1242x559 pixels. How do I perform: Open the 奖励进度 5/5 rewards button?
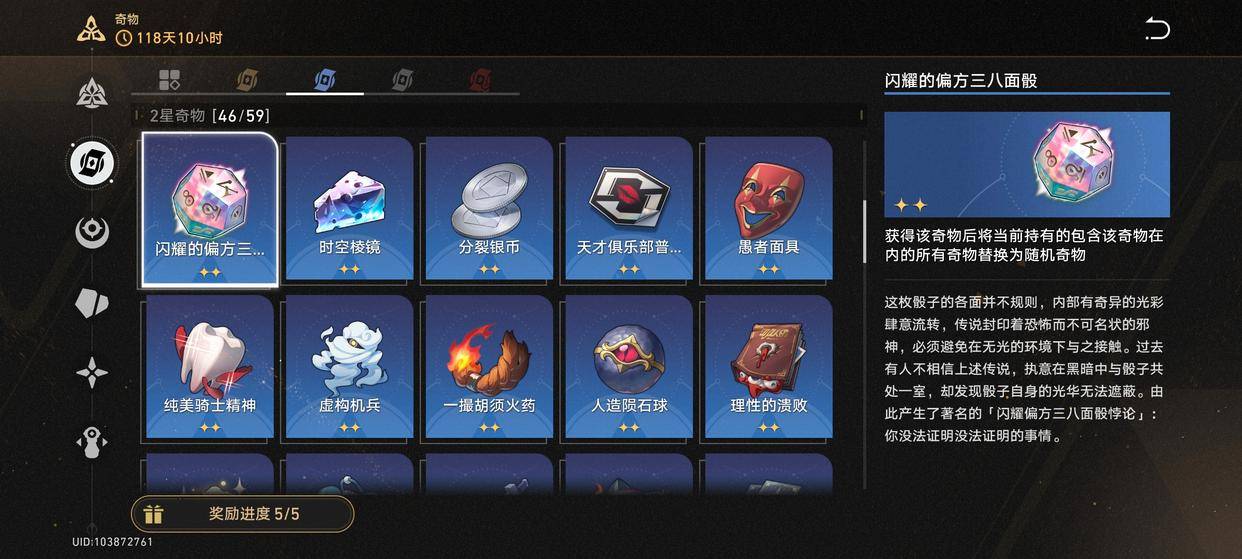243,514
